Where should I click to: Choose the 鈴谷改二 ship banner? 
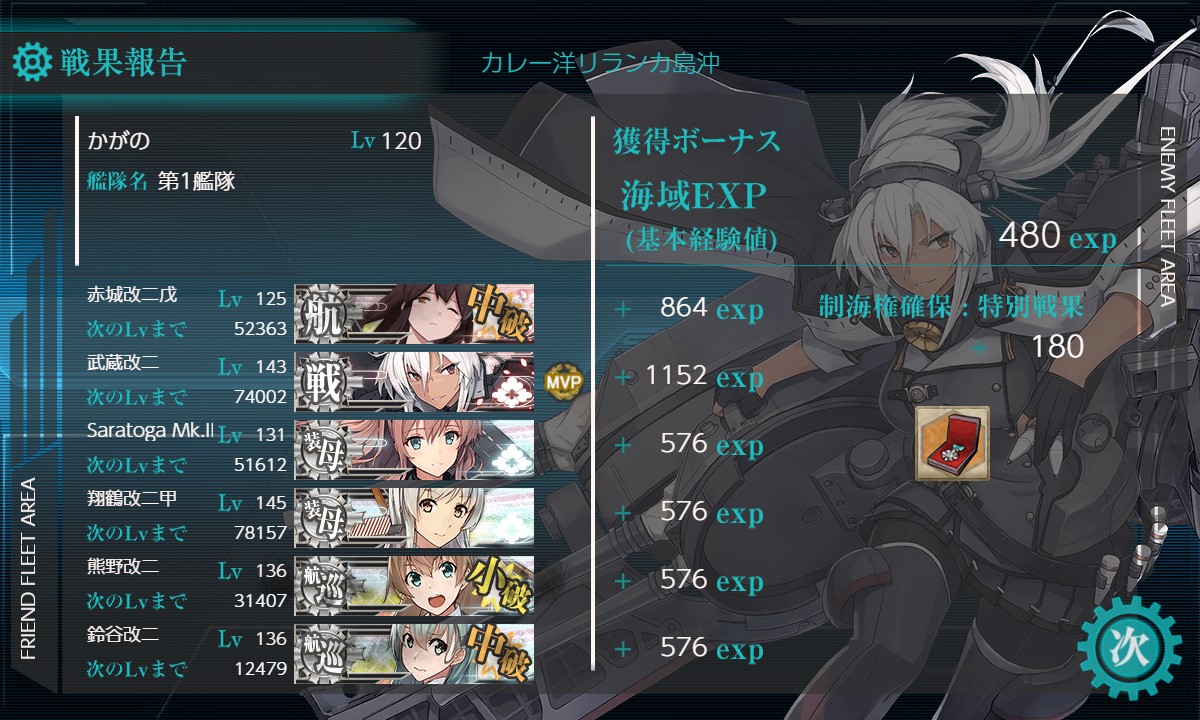click(414, 652)
